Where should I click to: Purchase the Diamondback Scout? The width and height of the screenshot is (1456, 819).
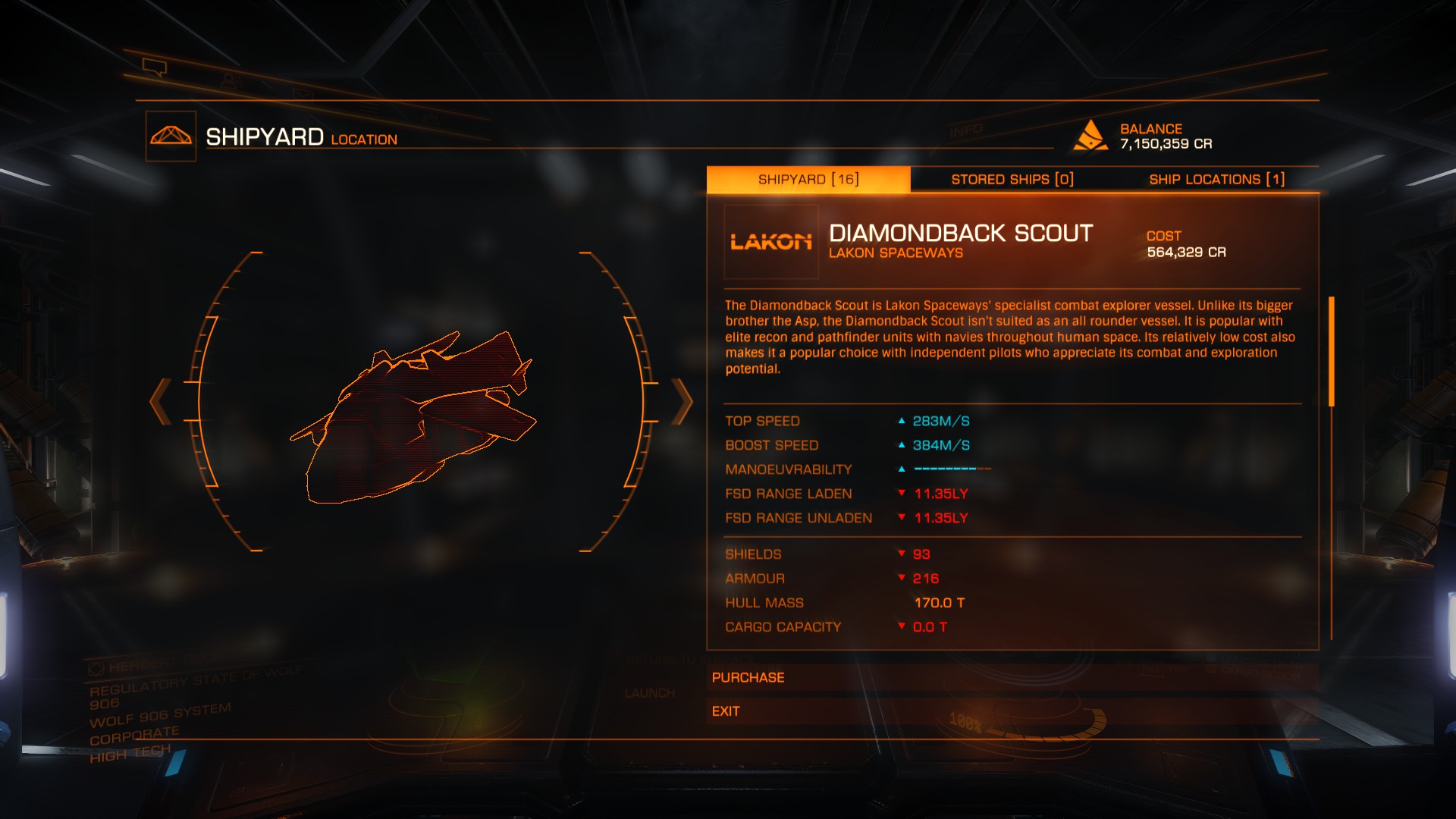[x=1012, y=677]
